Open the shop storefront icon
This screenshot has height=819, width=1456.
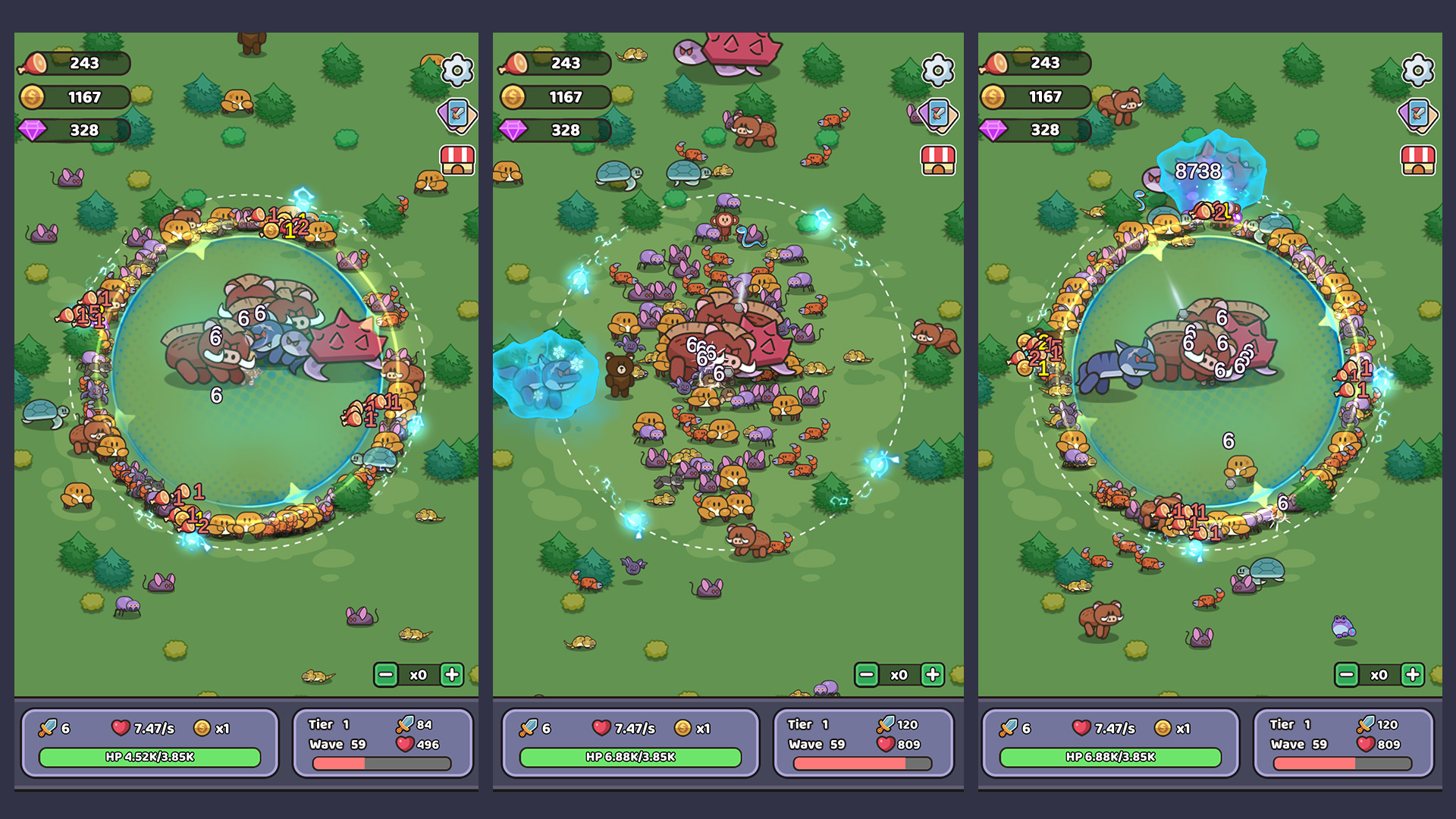[x=457, y=161]
